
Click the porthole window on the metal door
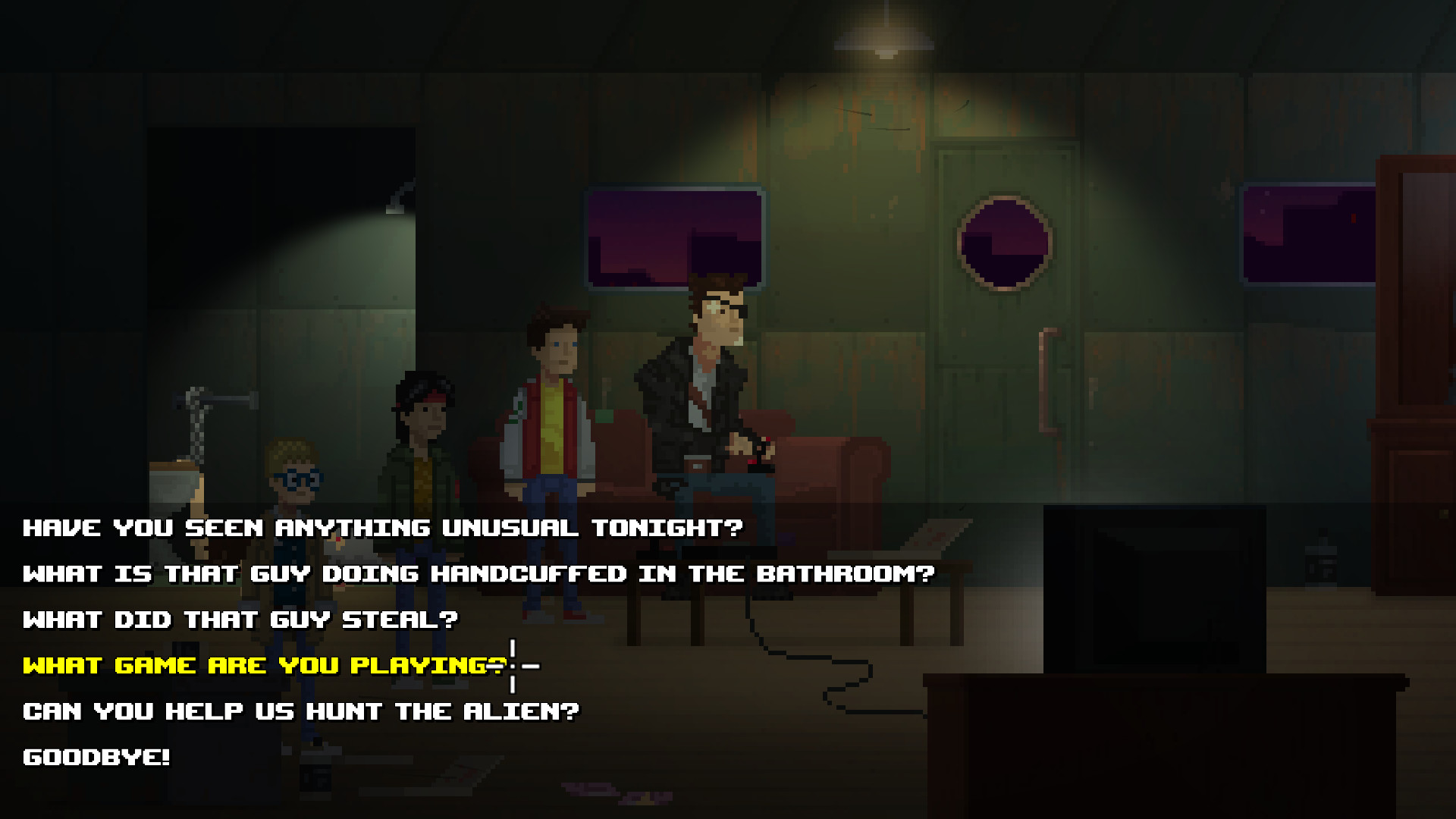[x=1005, y=241]
